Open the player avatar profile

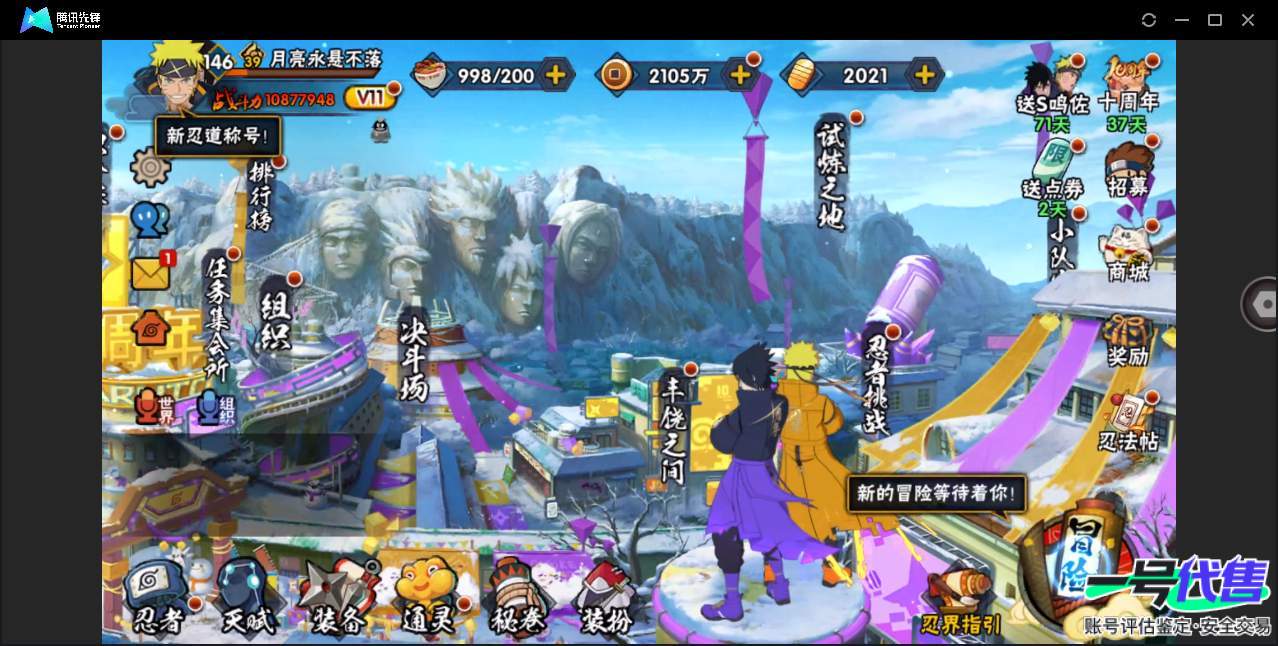pos(176,76)
